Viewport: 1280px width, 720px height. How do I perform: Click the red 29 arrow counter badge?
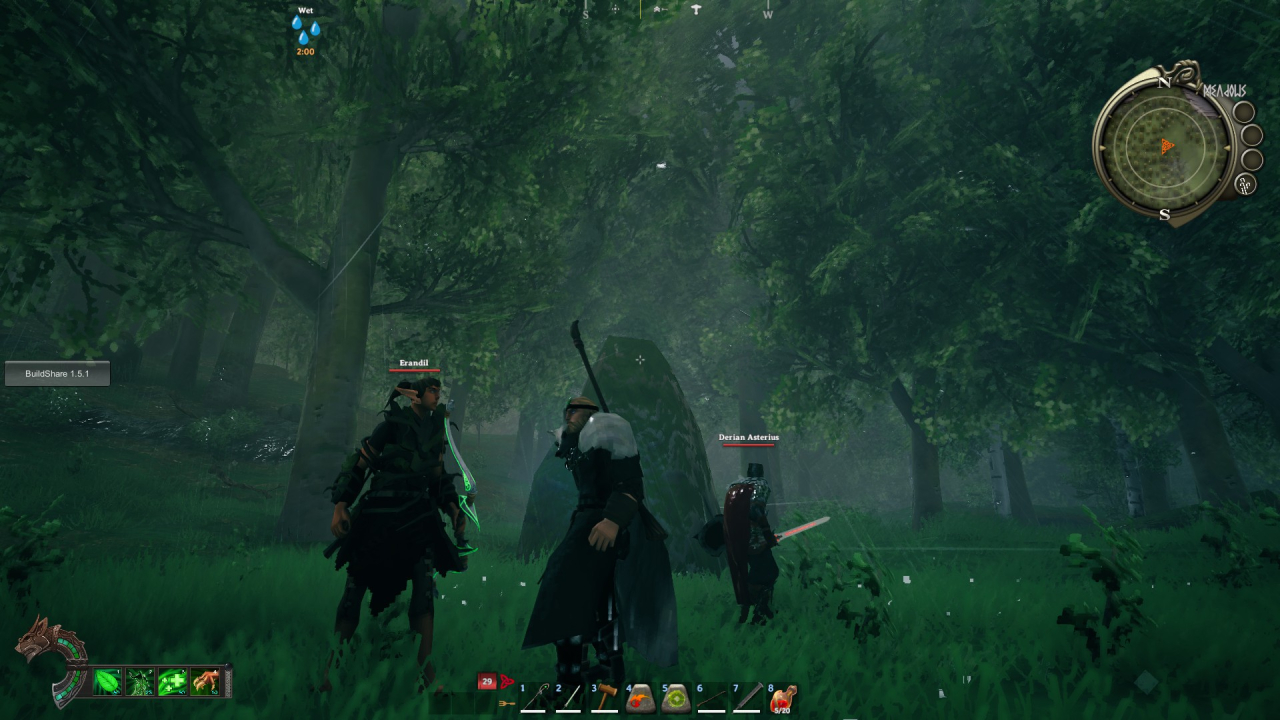tap(487, 680)
